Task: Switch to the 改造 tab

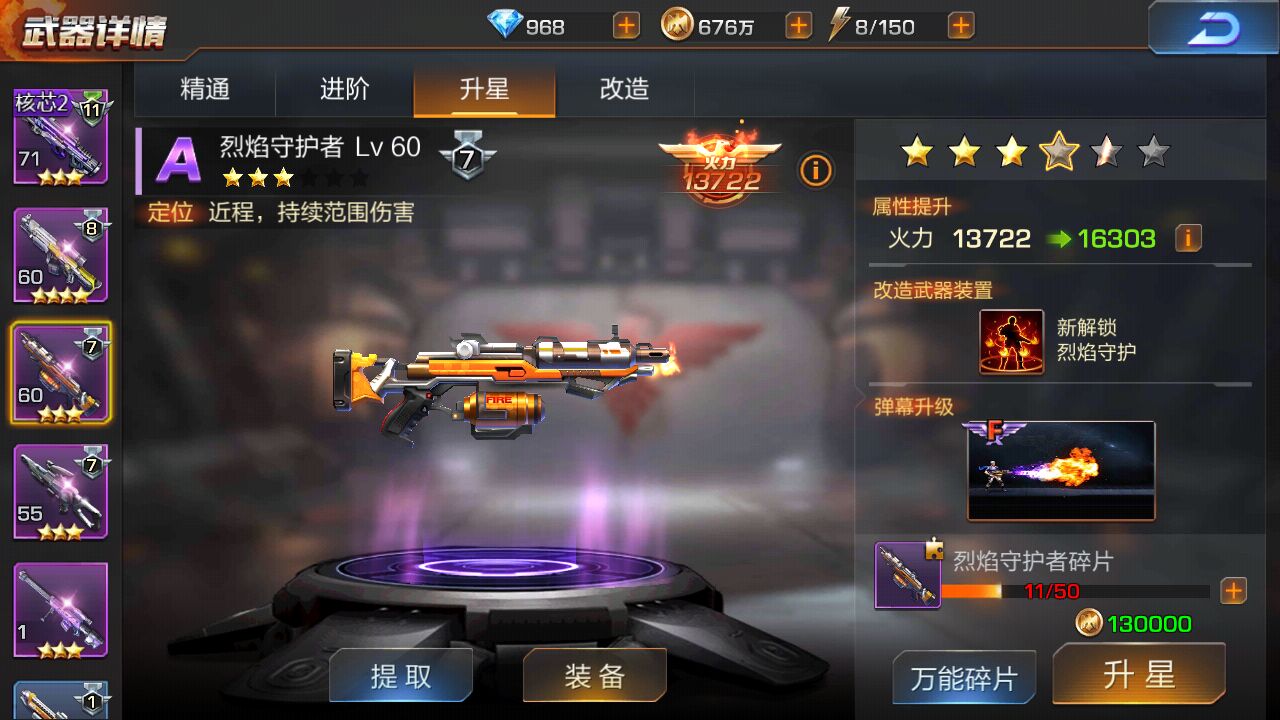Action: click(624, 89)
